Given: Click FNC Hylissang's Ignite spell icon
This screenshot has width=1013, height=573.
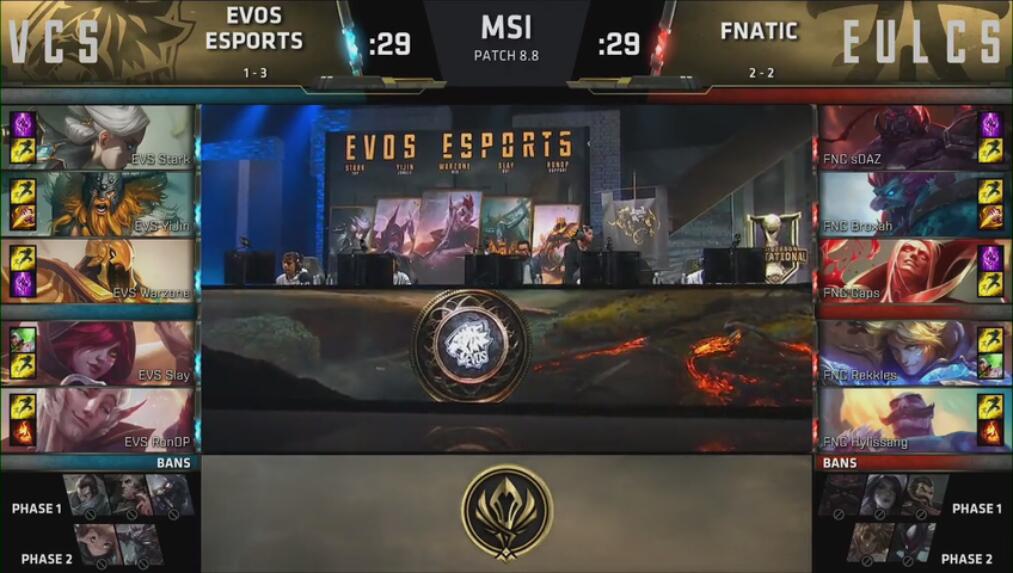Looking at the screenshot, I should pyautogui.click(x=990, y=432).
